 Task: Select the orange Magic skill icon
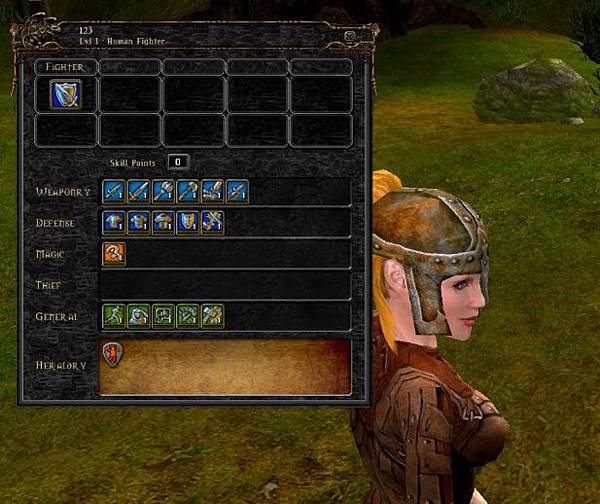tap(114, 254)
